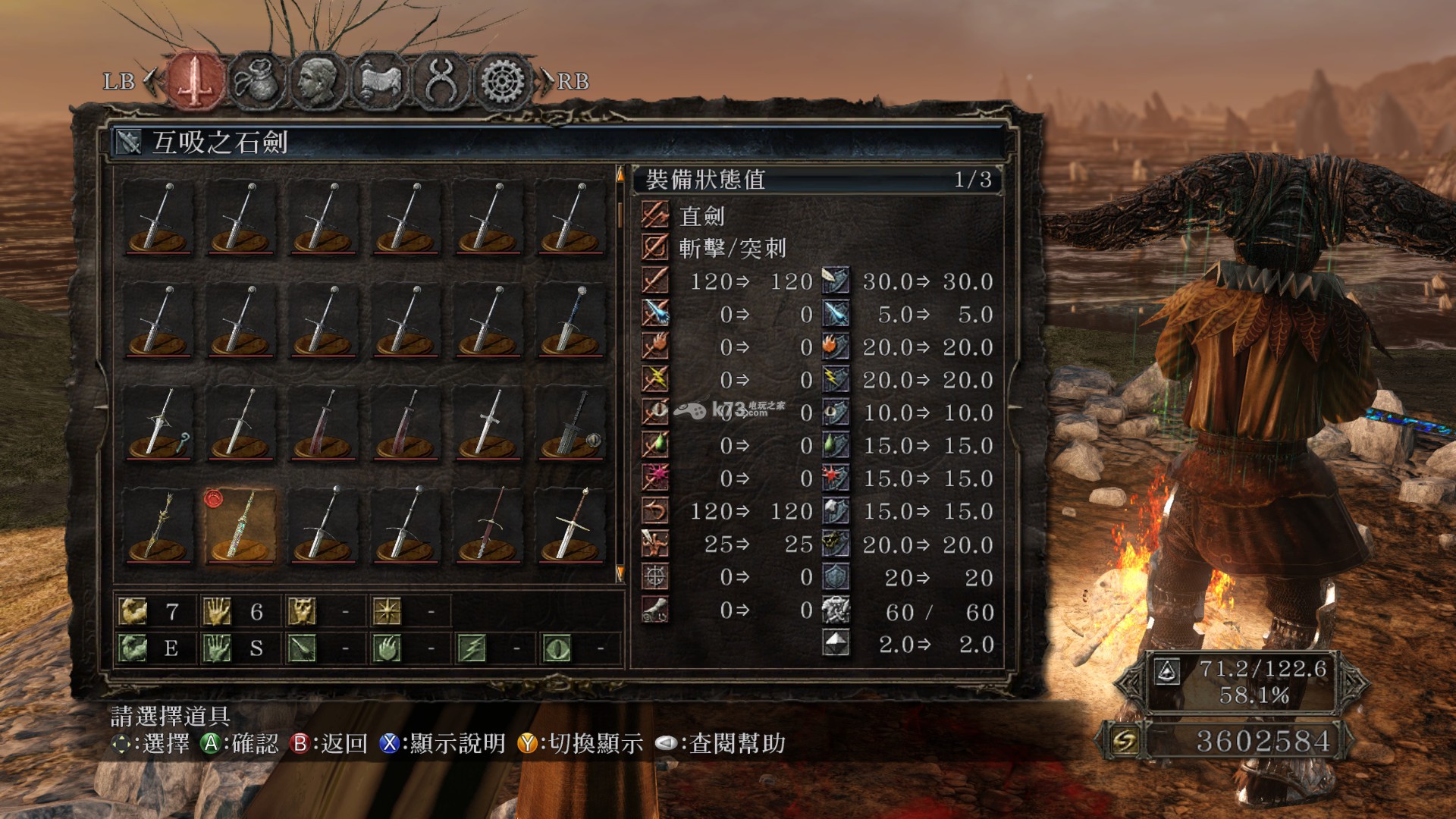Select the sword slot with the teal key charm
This screenshot has height=819, width=1456.
tap(158, 423)
